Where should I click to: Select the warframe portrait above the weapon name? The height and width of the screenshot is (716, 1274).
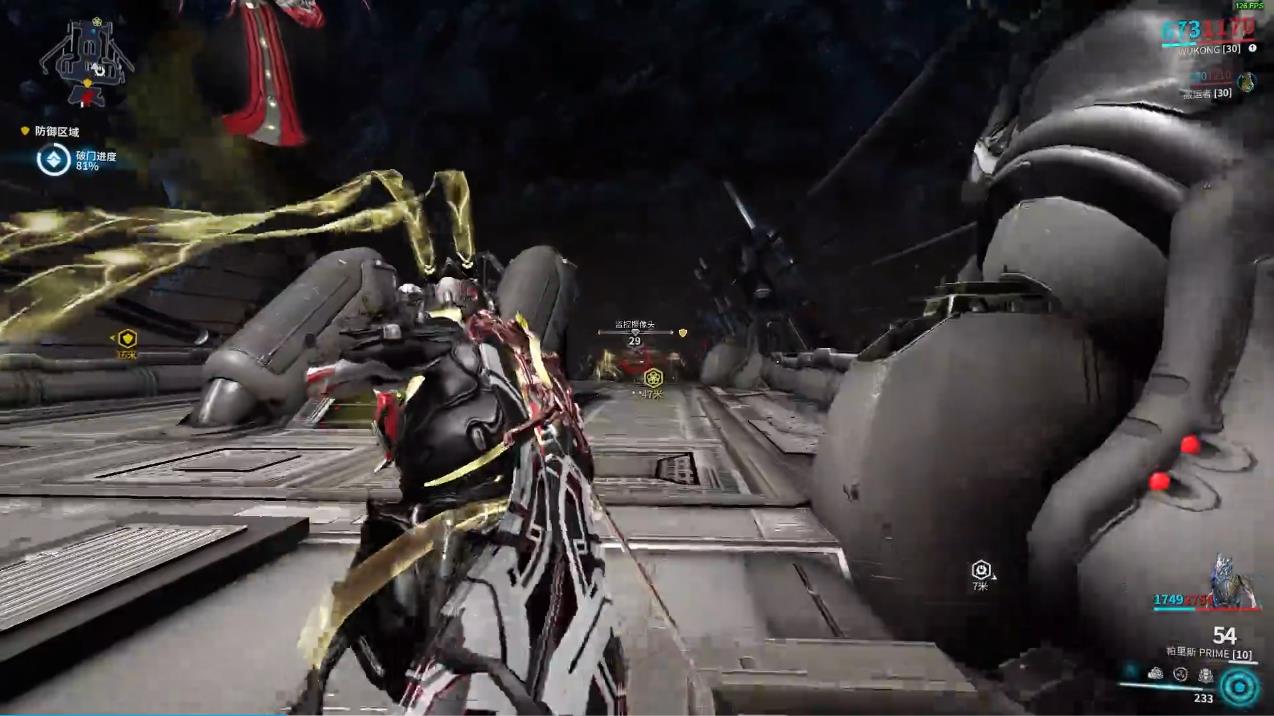1233,582
